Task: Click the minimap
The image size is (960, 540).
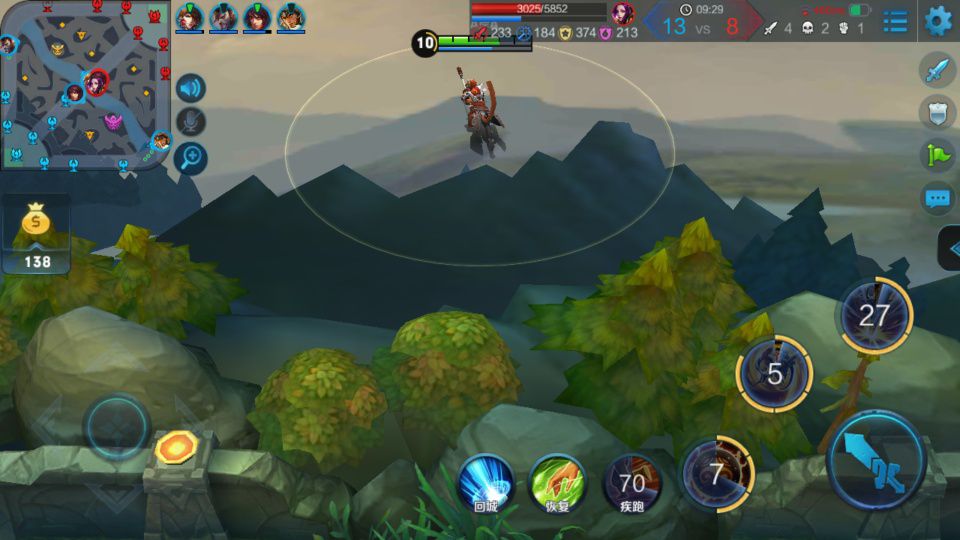Action: pyautogui.click(x=84, y=84)
